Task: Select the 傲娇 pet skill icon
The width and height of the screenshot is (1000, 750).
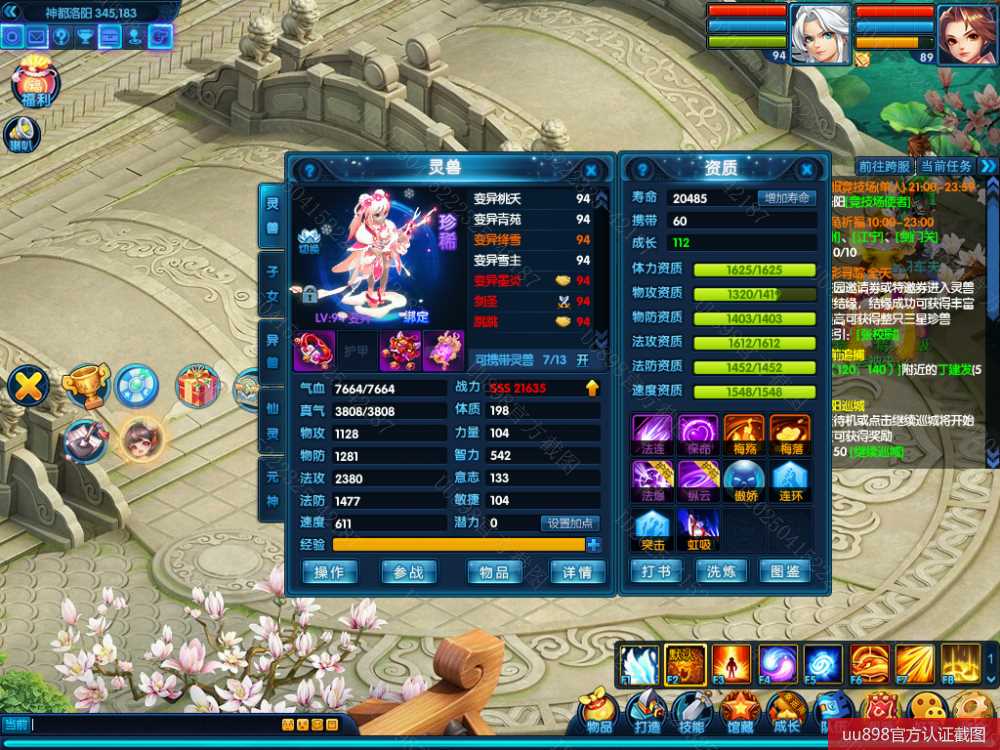Action: (x=743, y=480)
